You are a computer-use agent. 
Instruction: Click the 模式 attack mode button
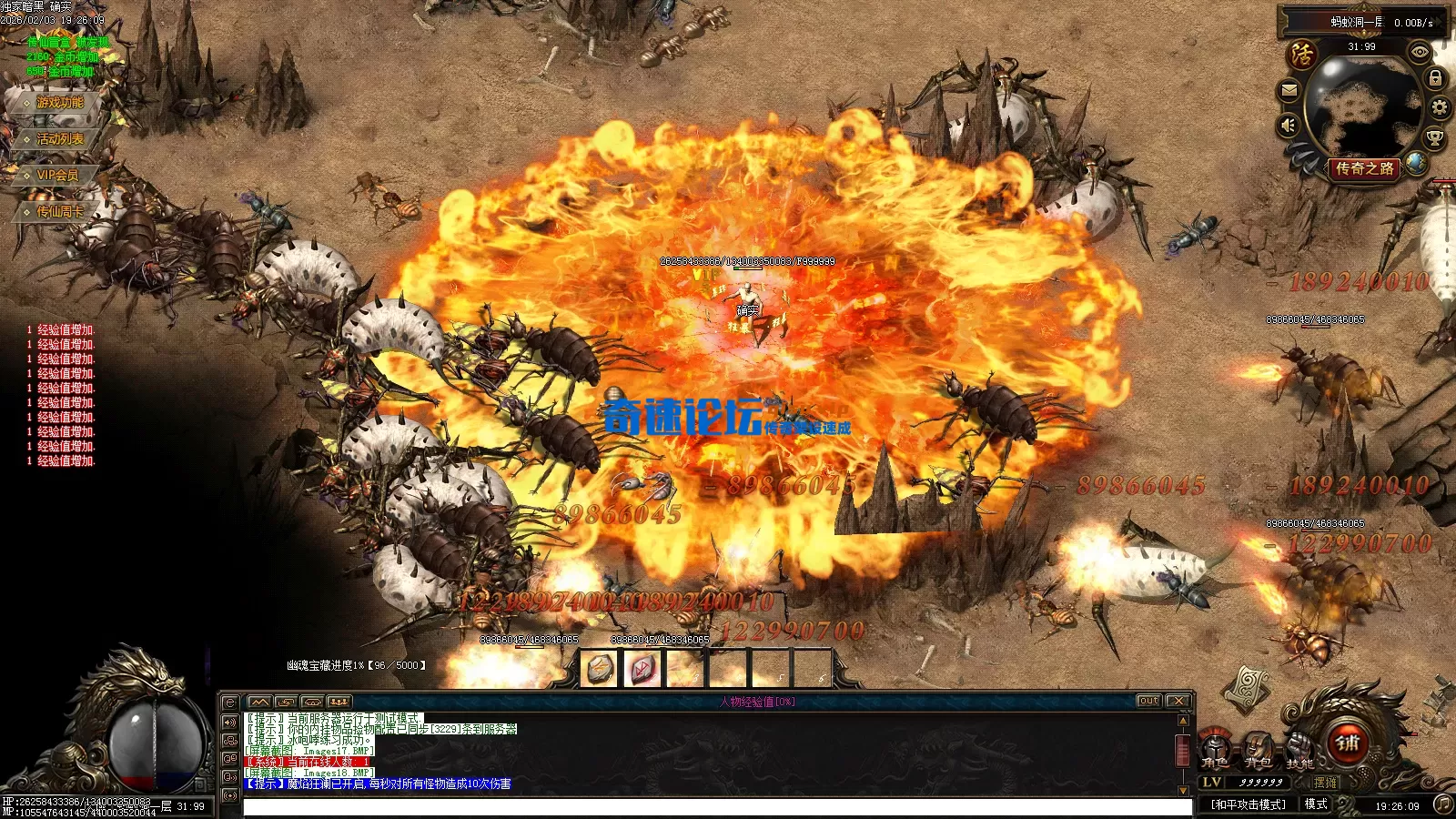click(1316, 804)
